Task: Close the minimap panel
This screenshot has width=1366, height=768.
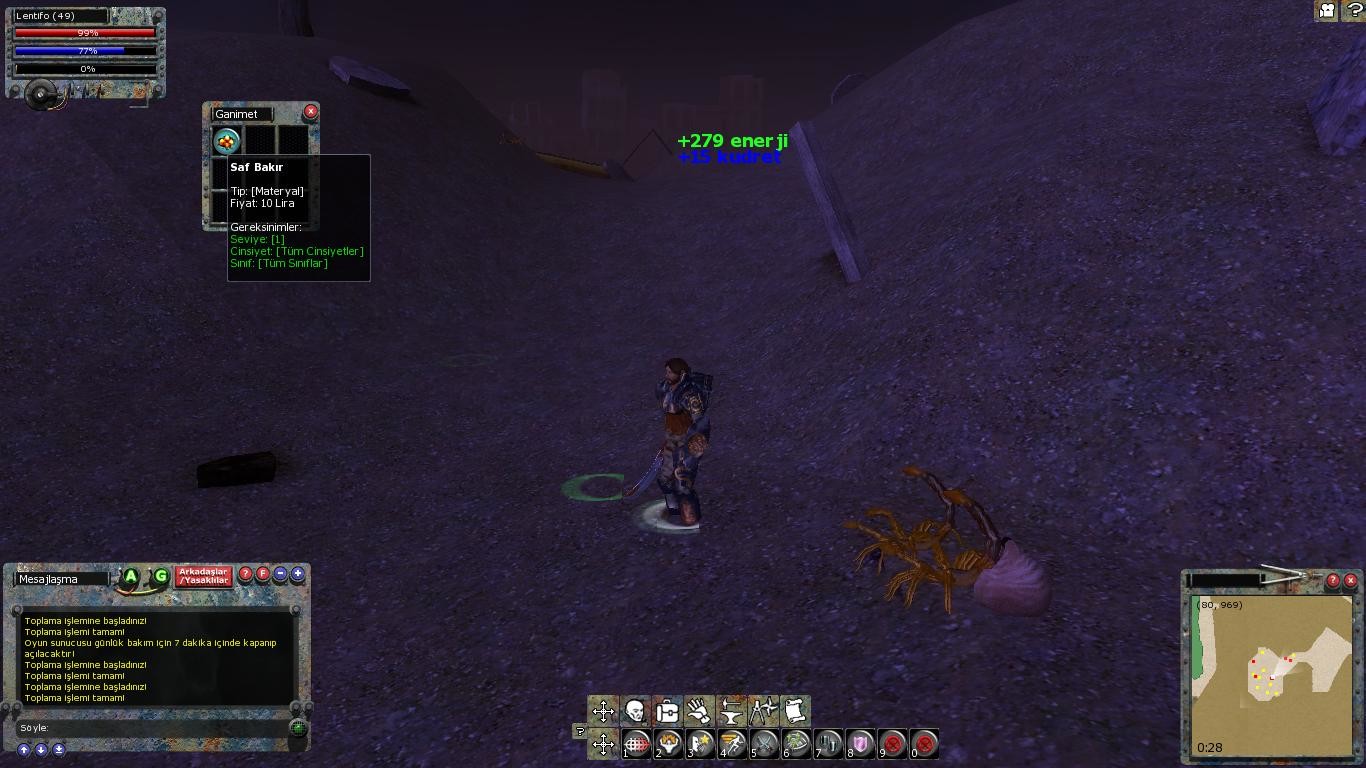Action: [x=1350, y=580]
